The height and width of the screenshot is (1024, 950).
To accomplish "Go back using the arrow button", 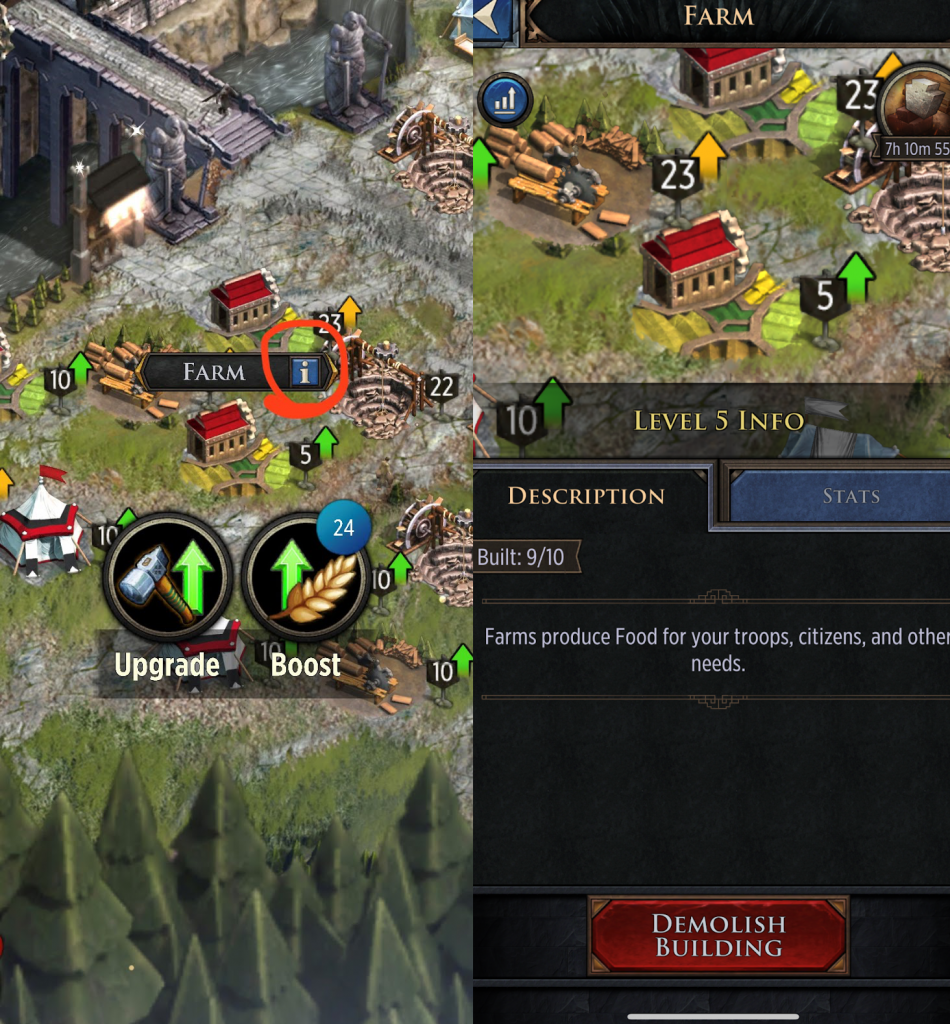I will coord(493,16).
